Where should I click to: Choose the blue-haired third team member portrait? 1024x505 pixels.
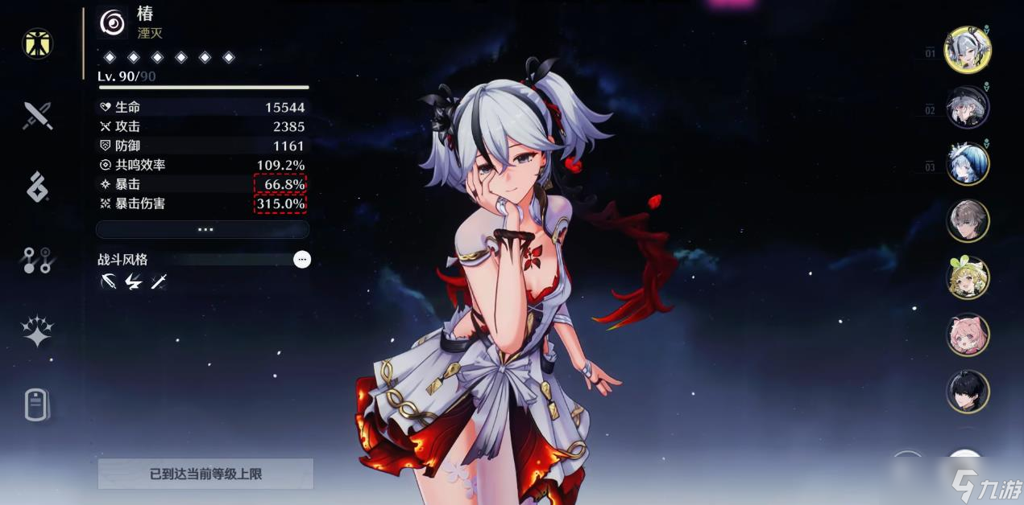(x=967, y=164)
